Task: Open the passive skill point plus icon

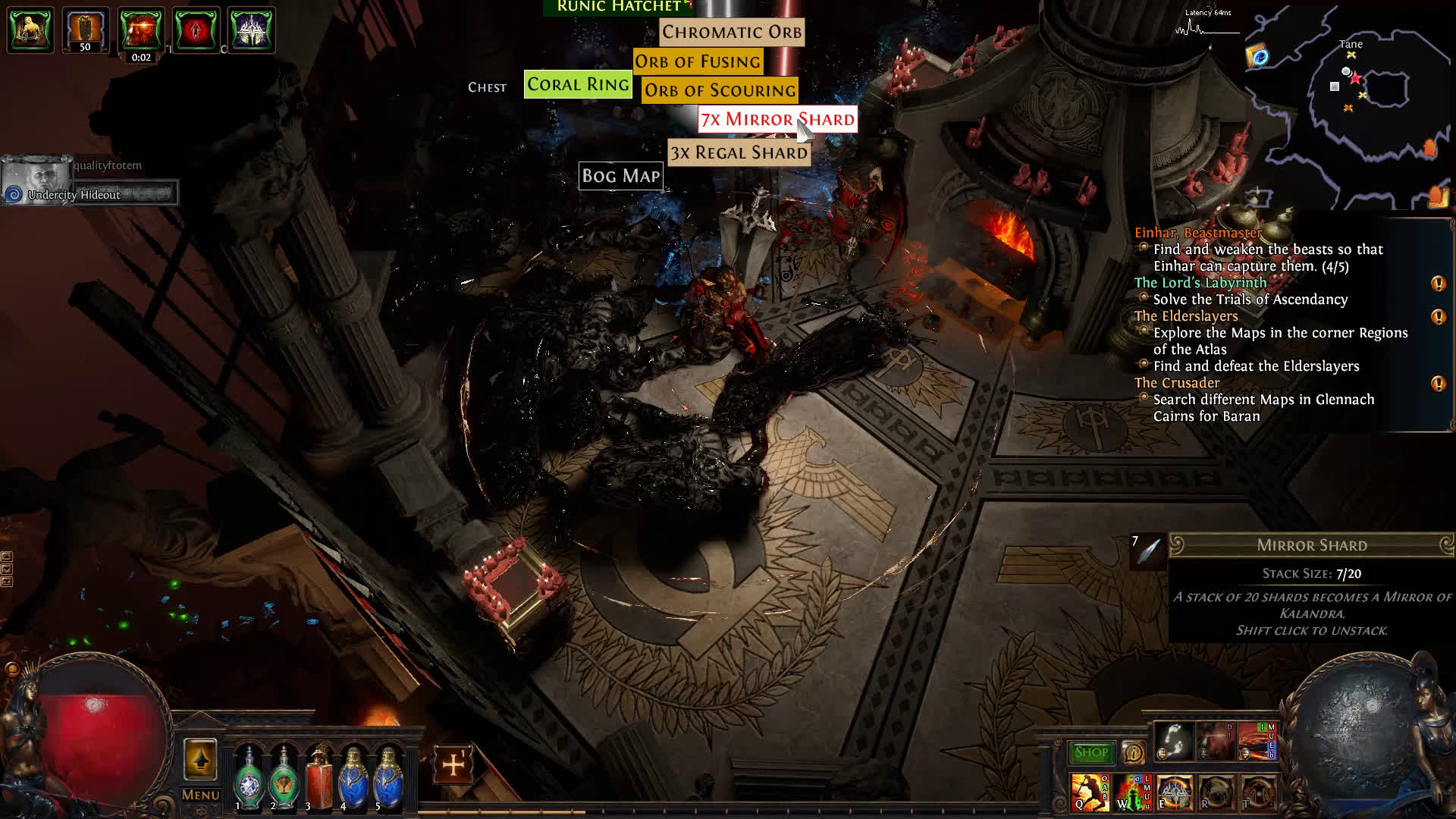Action: pyautogui.click(x=453, y=764)
